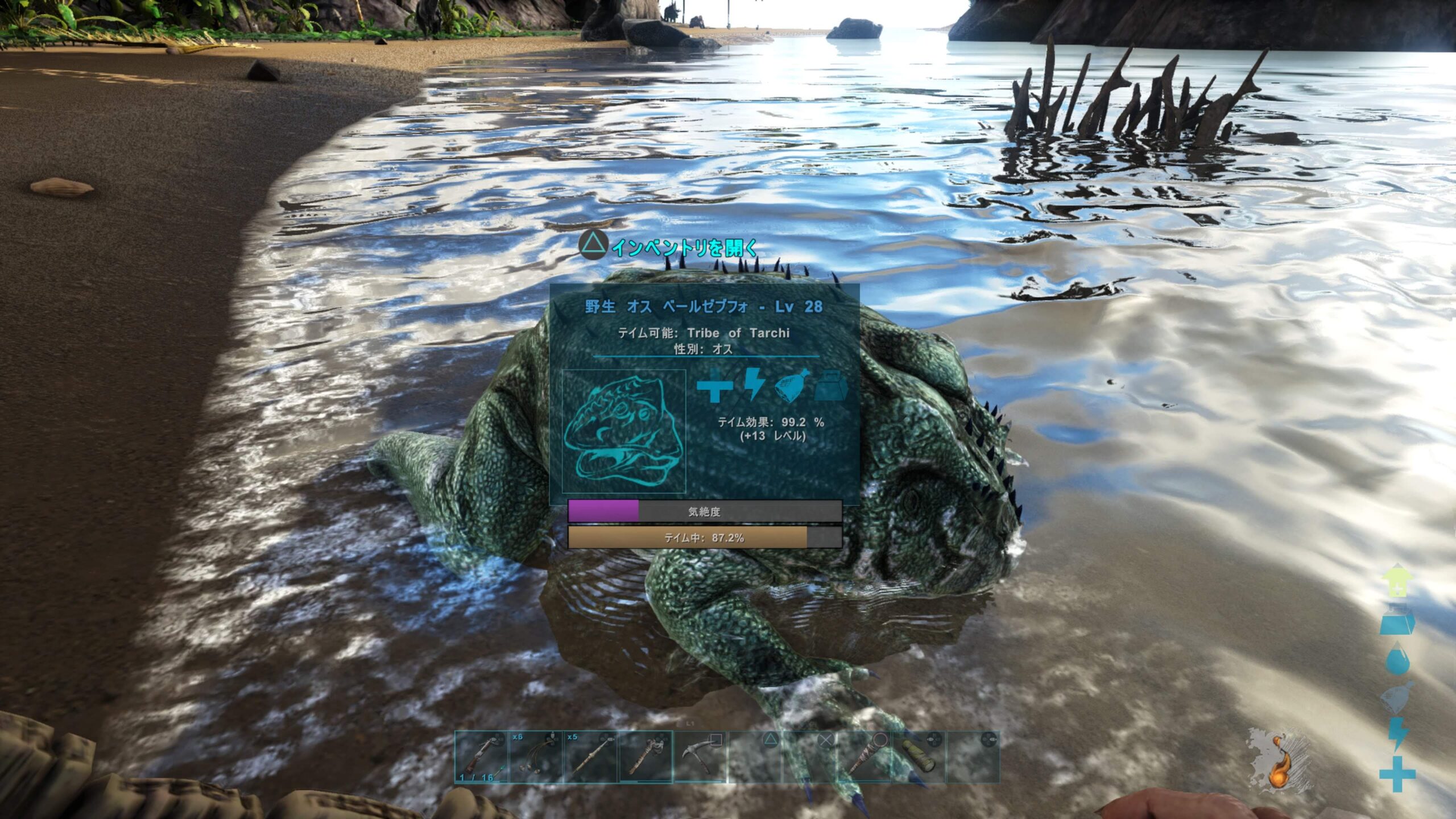Choose the stone hatchet hotbar slot
The image size is (1456, 819).
(645, 757)
